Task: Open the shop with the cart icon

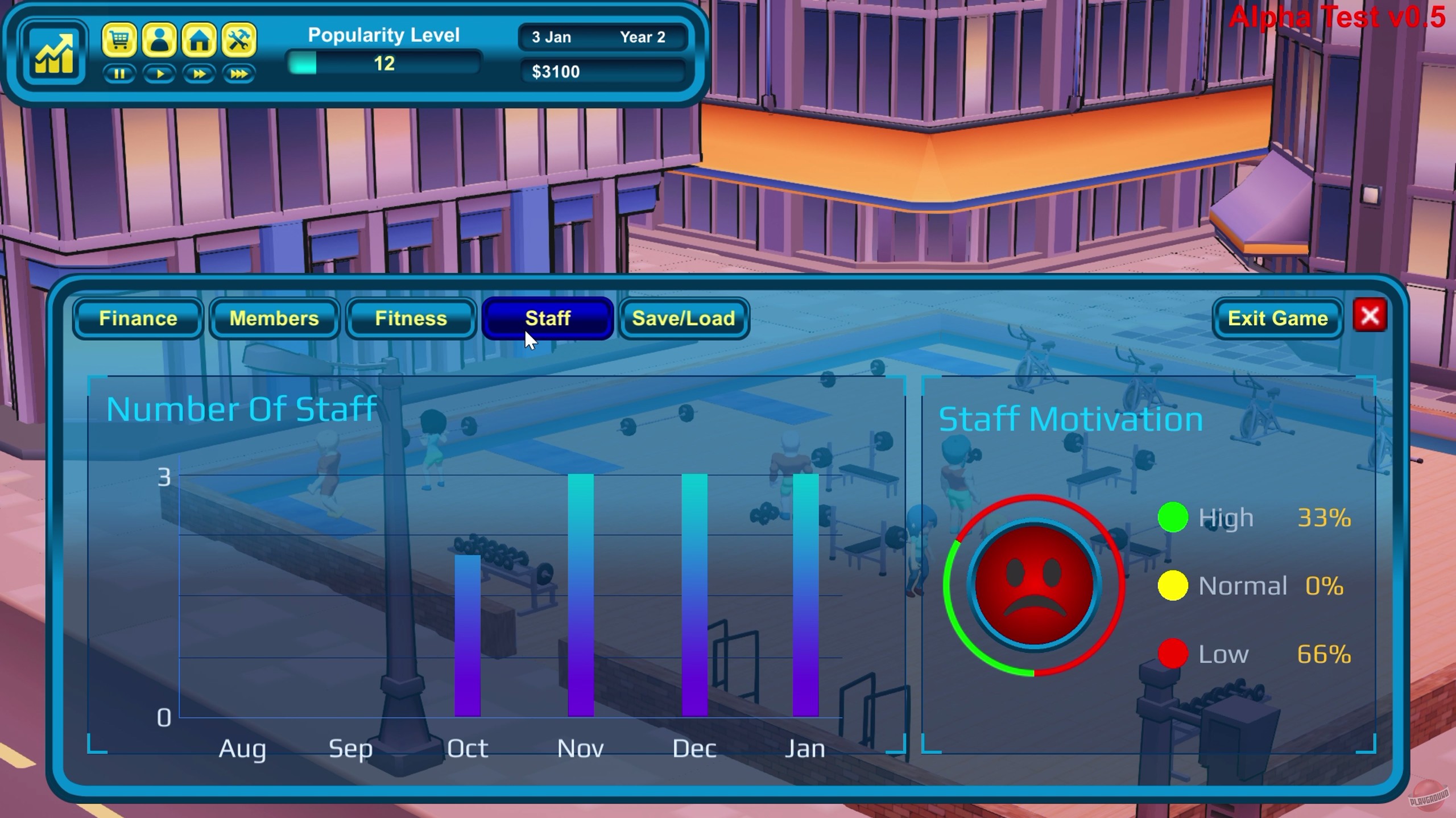Action: pyautogui.click(x=120, y=40)
